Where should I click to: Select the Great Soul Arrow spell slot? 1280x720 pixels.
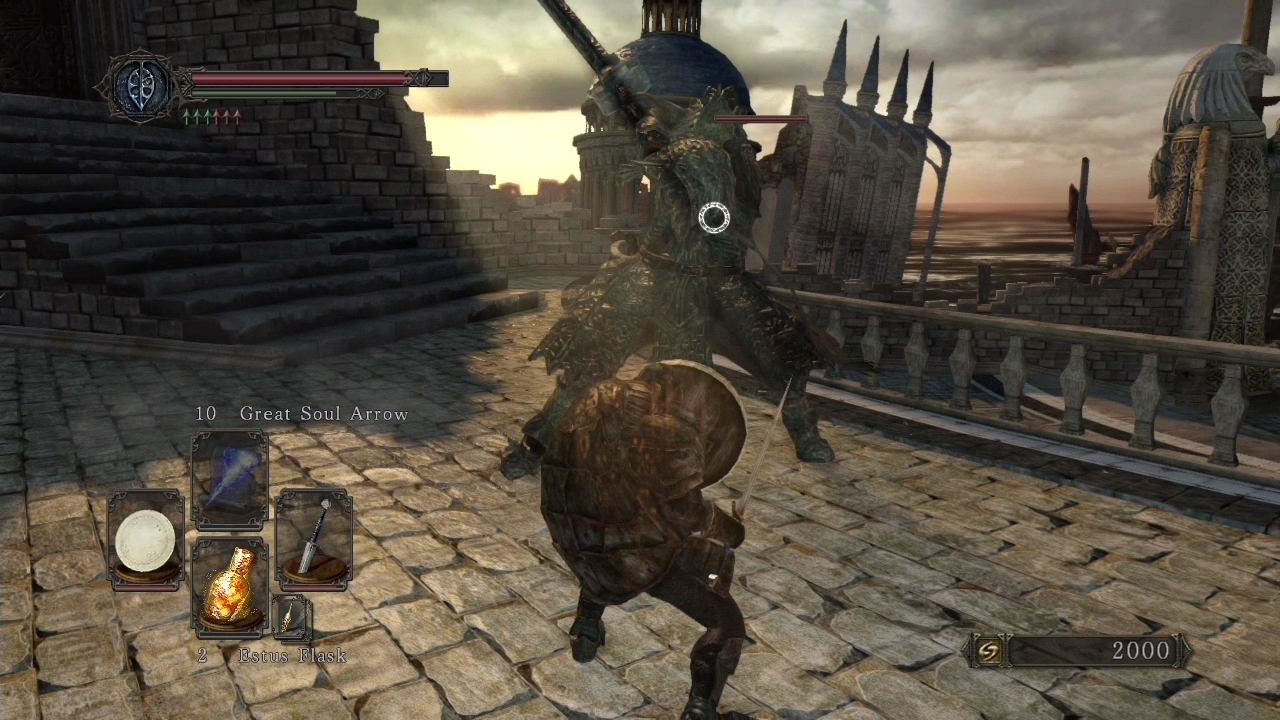coord(229,480)
